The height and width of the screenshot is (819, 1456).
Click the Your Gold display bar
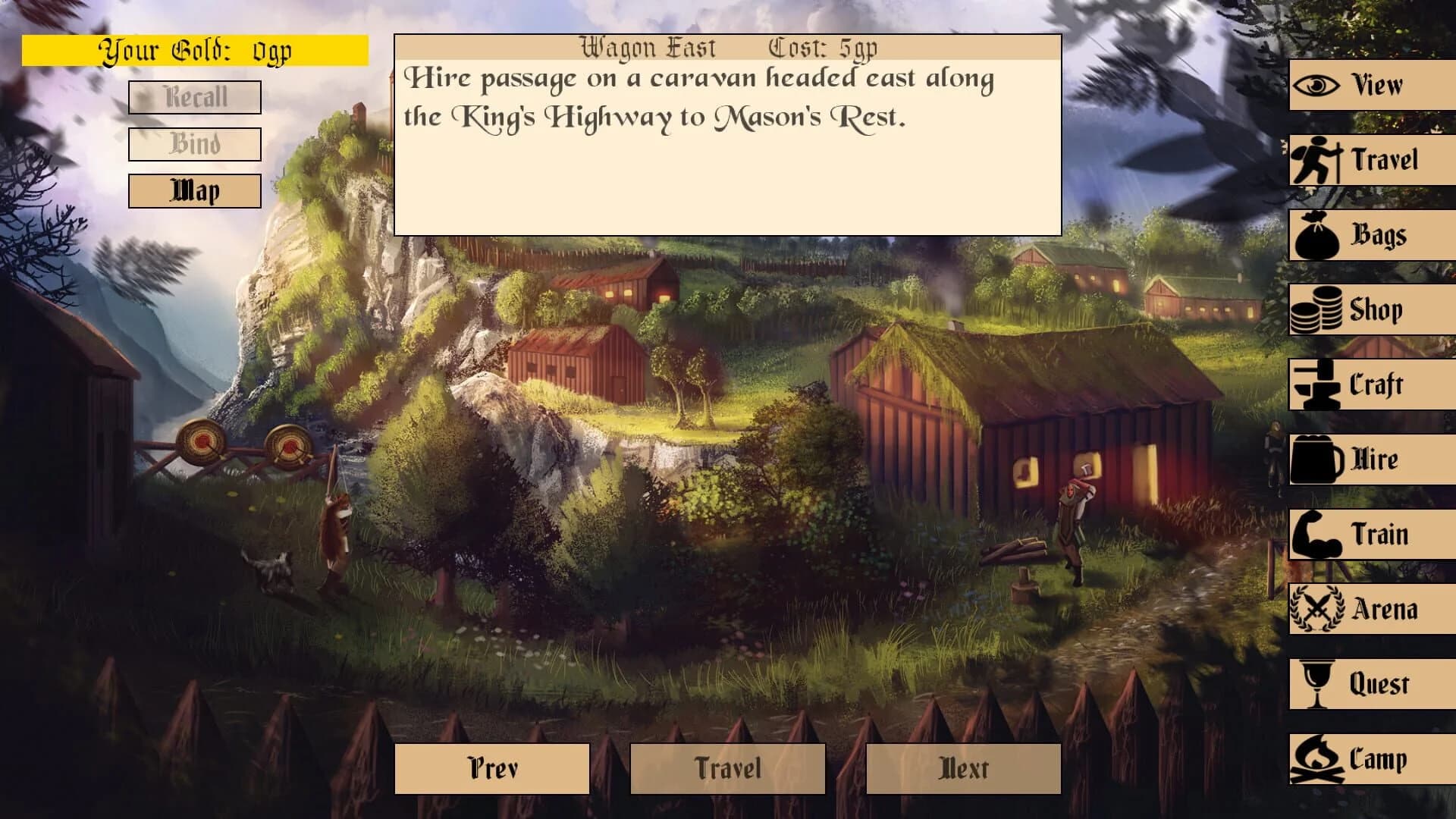[196, 51]
